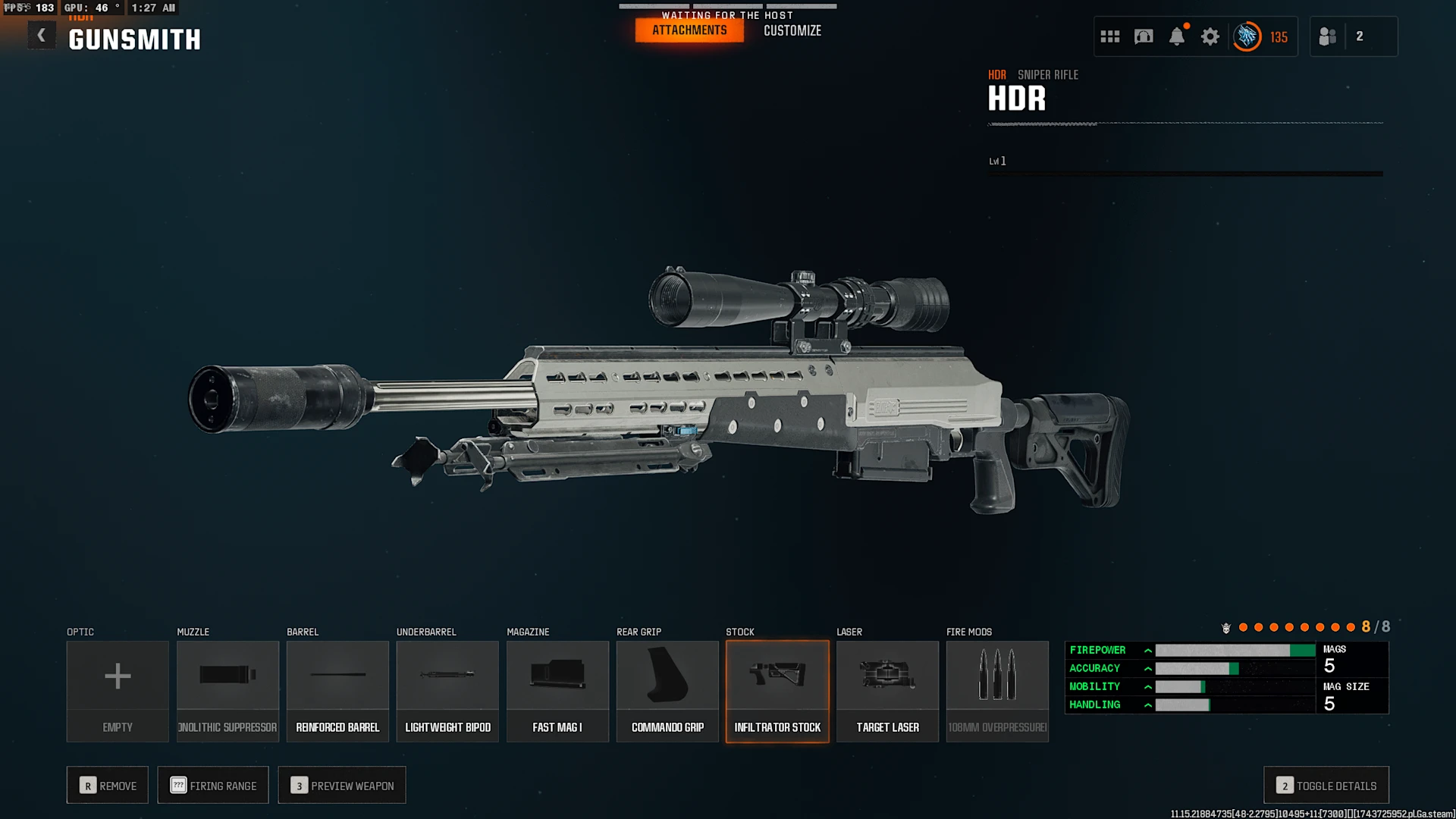The width and height of the screenshot is (1456, 819).
Task: Open the Target Laser slot
Action: pos(887,690)
